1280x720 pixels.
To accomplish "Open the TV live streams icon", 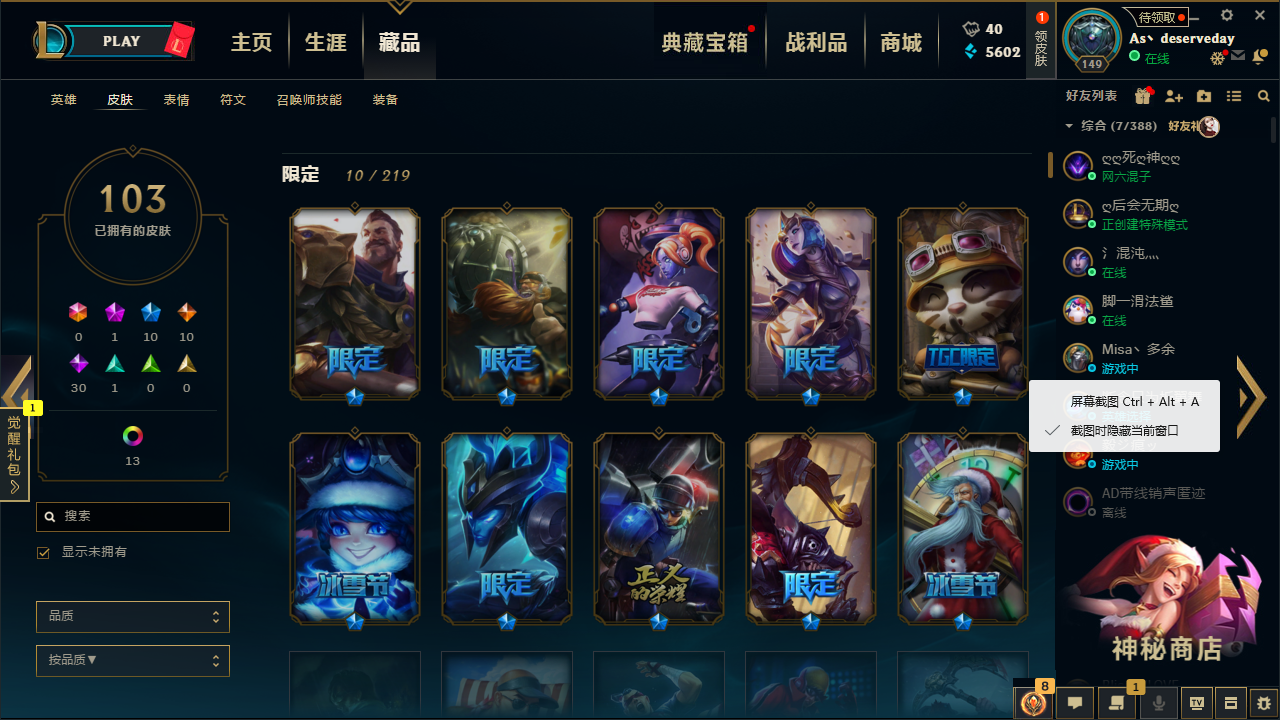I will 1197,704.
